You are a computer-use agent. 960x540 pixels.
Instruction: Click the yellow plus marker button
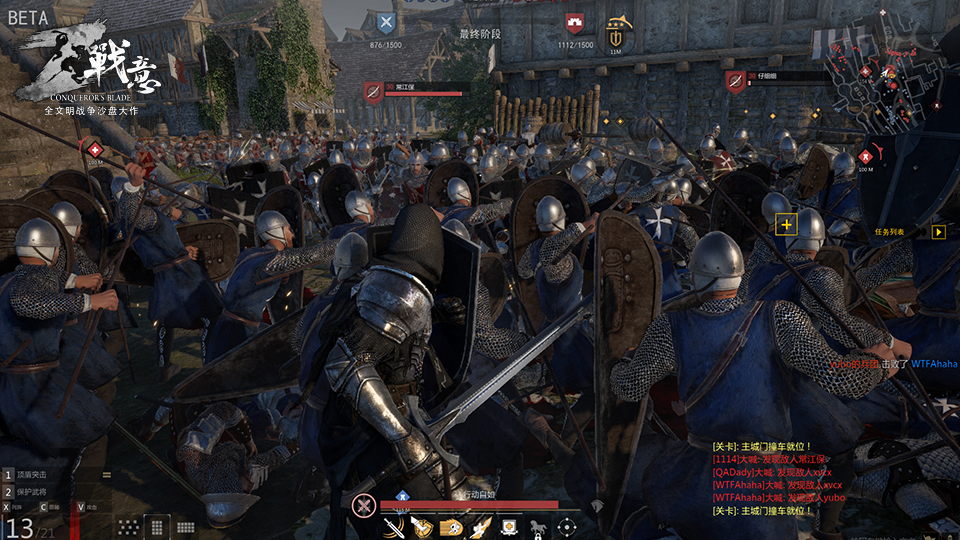click(x=786, y=224)
